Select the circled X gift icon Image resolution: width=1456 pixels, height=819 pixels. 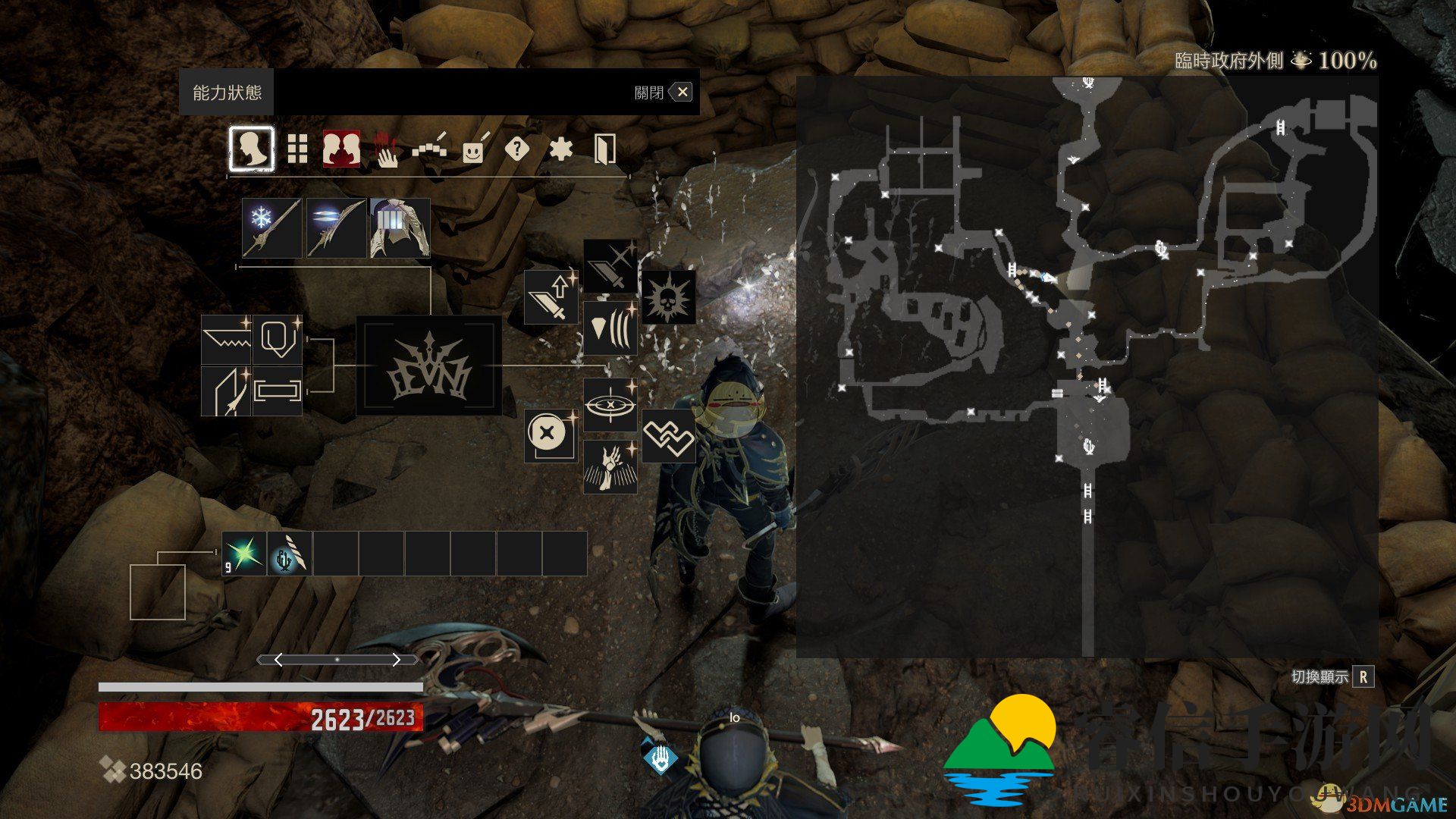pos(551,435)
